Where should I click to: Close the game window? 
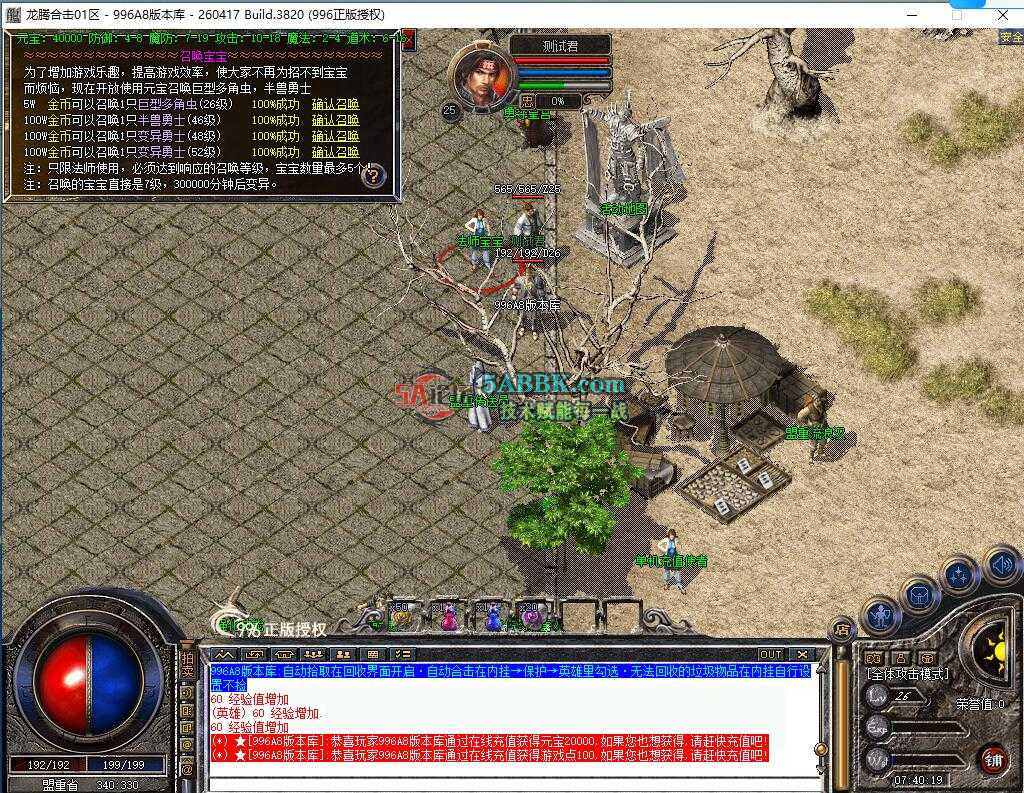[x=1002, y=15]
